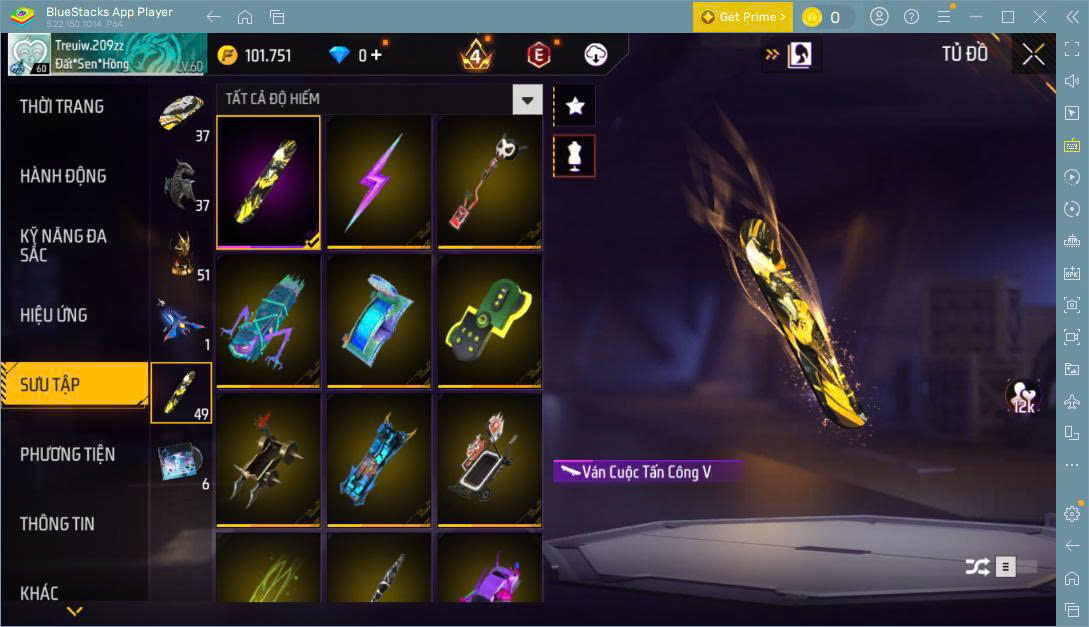Select the Kỹ Năng Đa Sắc category

click(x=63, y=245)
